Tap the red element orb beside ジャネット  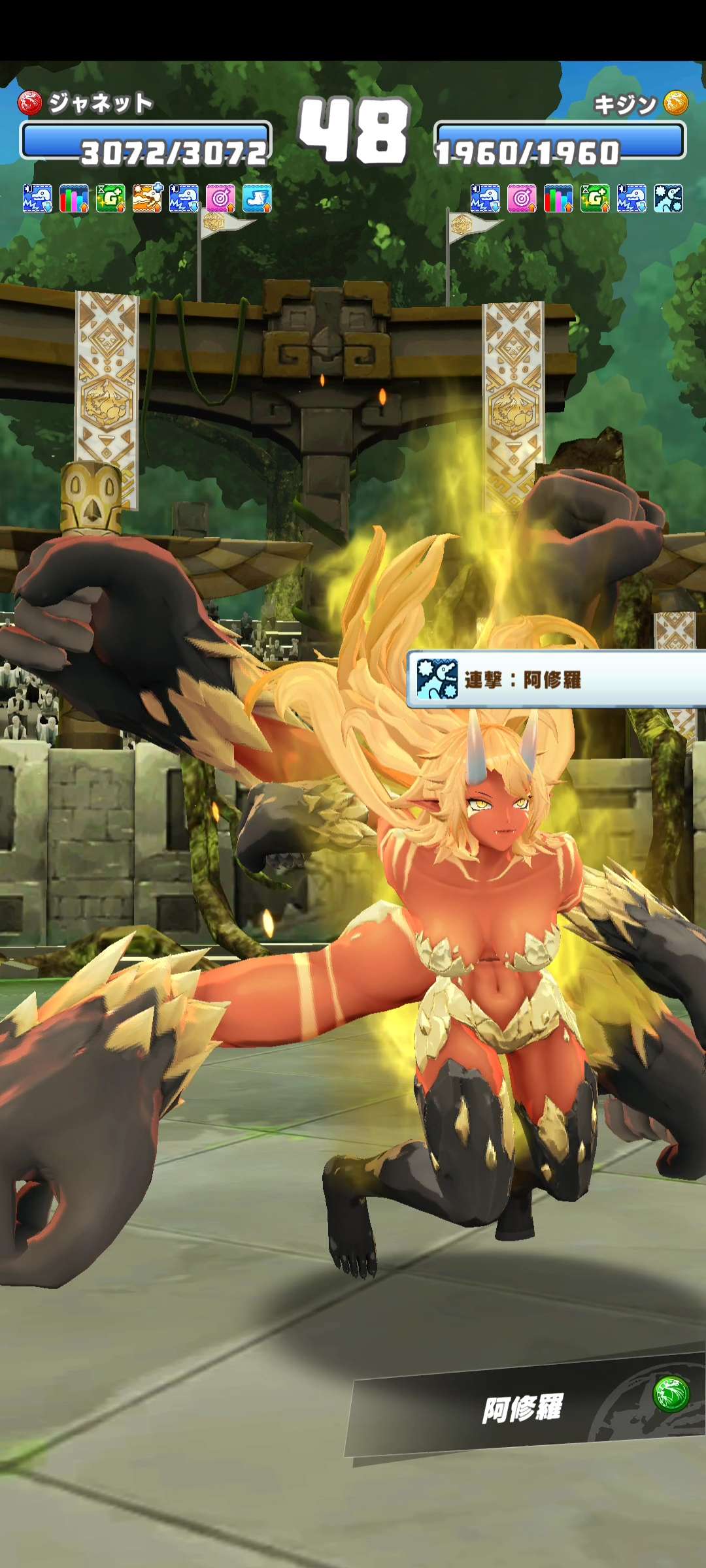[x=29, y=103]
